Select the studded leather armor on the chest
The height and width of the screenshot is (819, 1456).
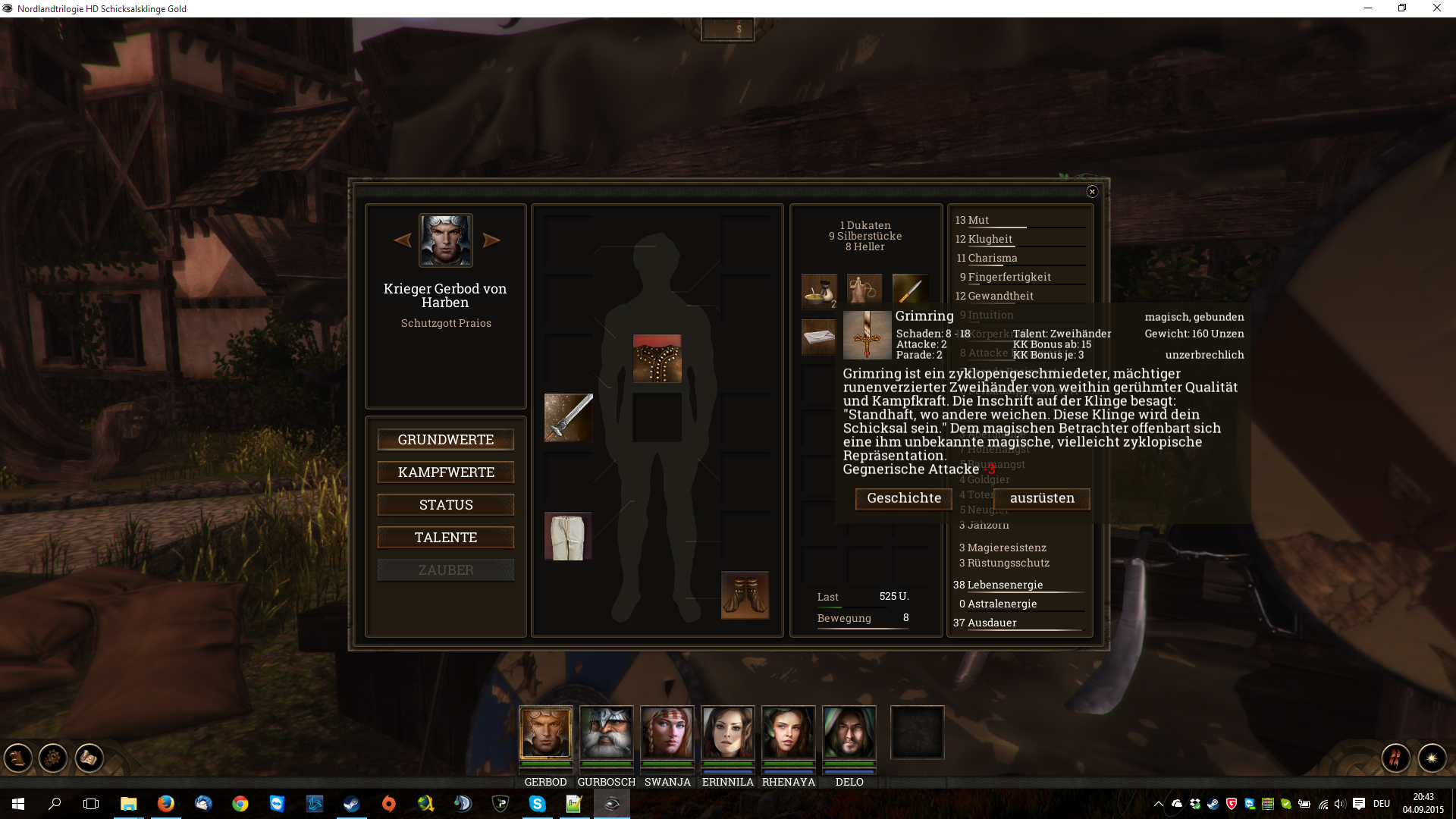click(x=657, y=359)
